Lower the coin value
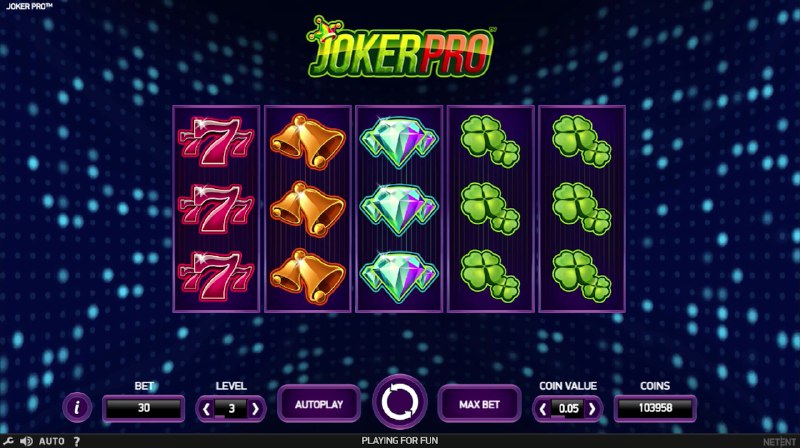 point(543,408)
